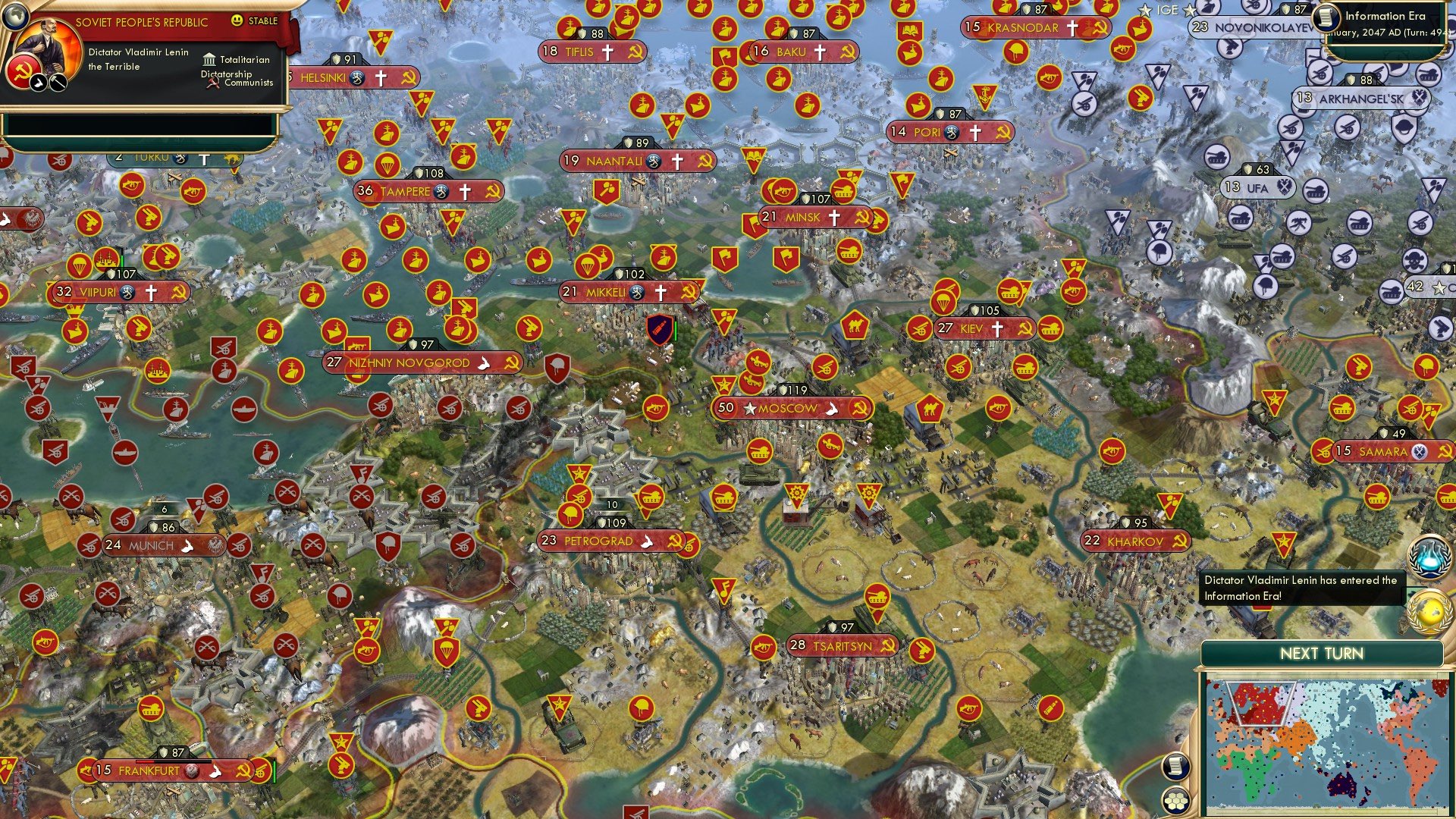Open the United Nations globe notification icon

pos(1429,613)
